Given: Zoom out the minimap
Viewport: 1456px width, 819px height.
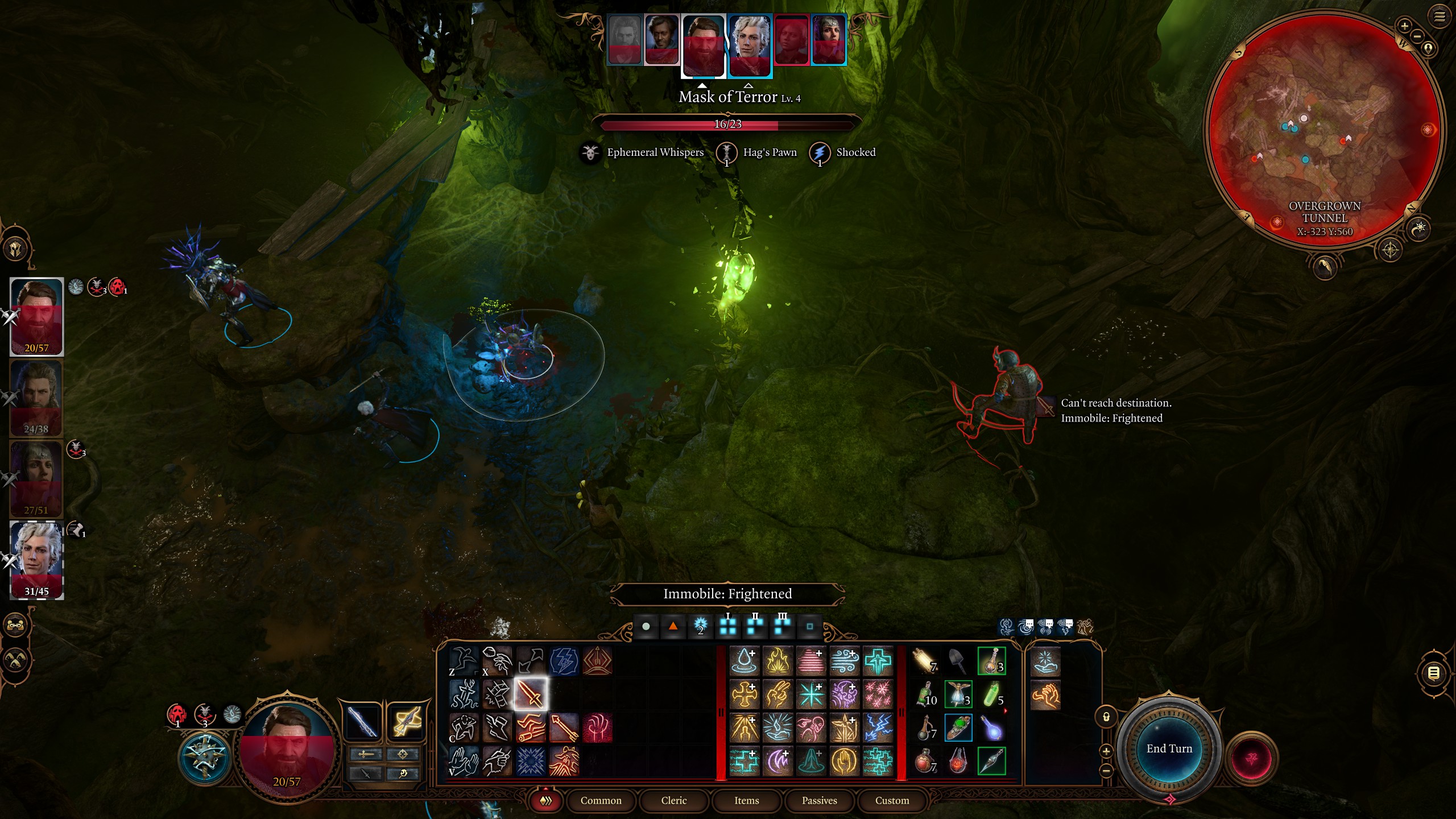Looking at the screenshot, I should click(1417, 36).
